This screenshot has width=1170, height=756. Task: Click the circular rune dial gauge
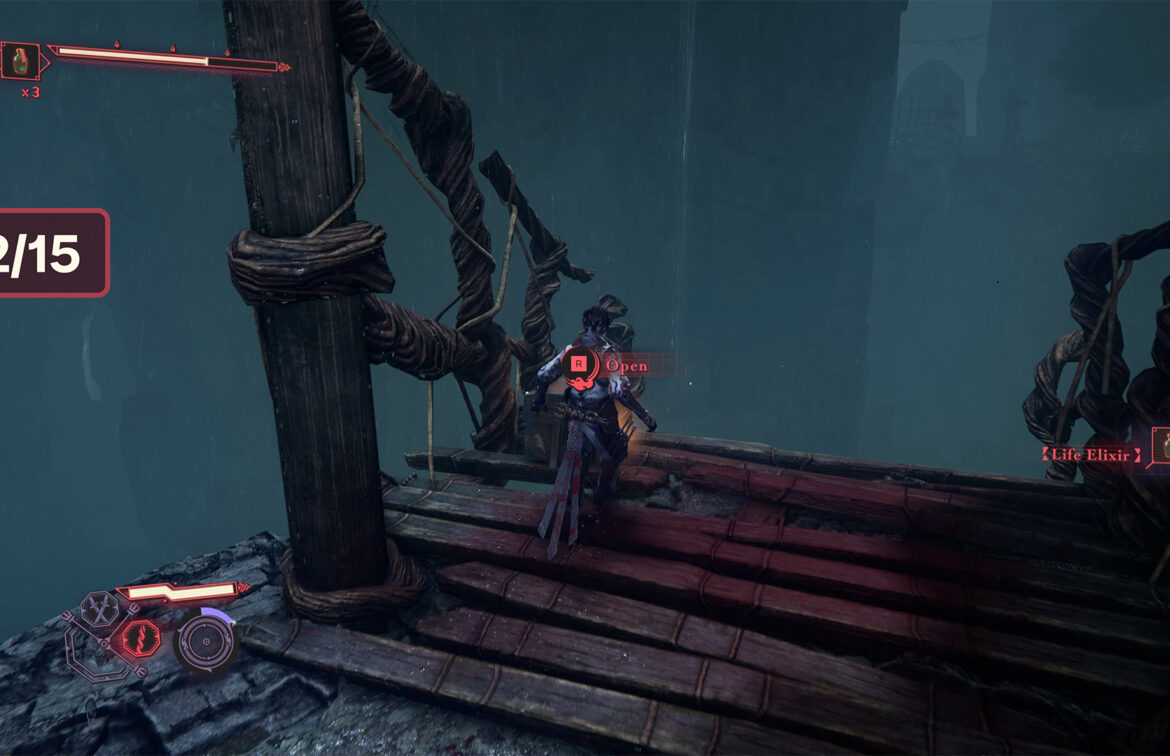(205, 640)
